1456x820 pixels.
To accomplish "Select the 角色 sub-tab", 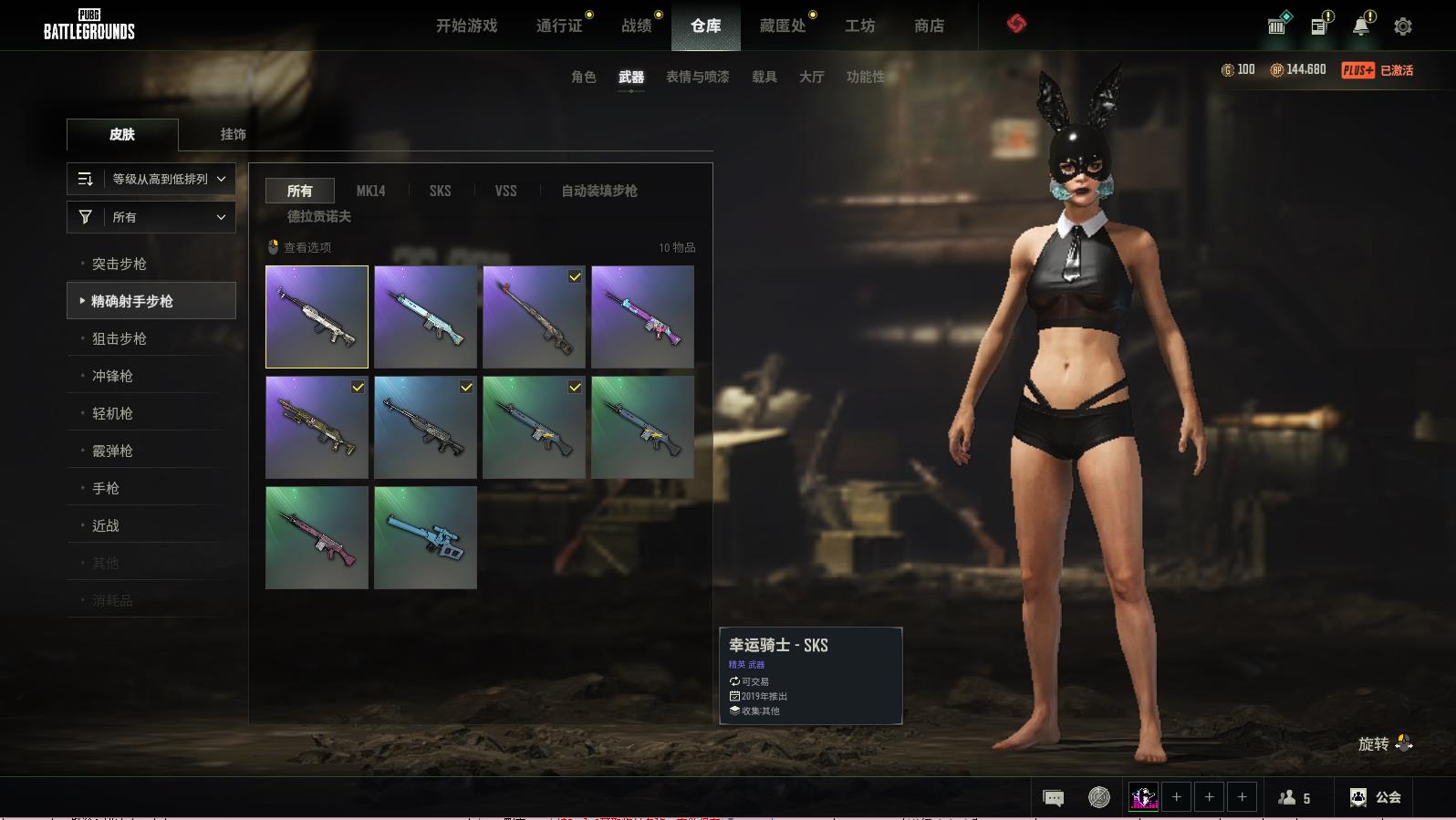I will [x=583, y=77].
